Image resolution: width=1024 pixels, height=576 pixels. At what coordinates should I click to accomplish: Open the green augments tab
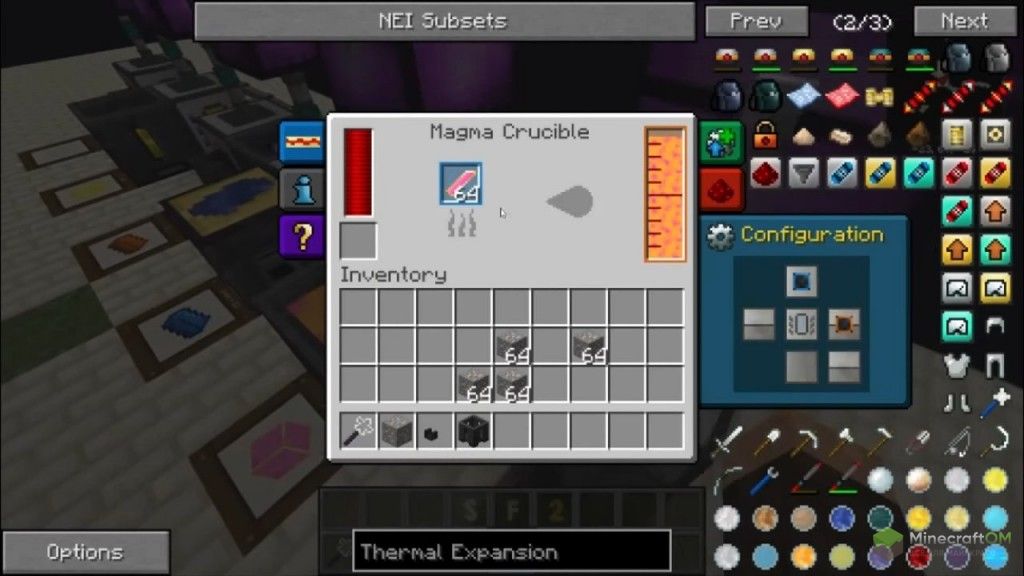[722, 141]
